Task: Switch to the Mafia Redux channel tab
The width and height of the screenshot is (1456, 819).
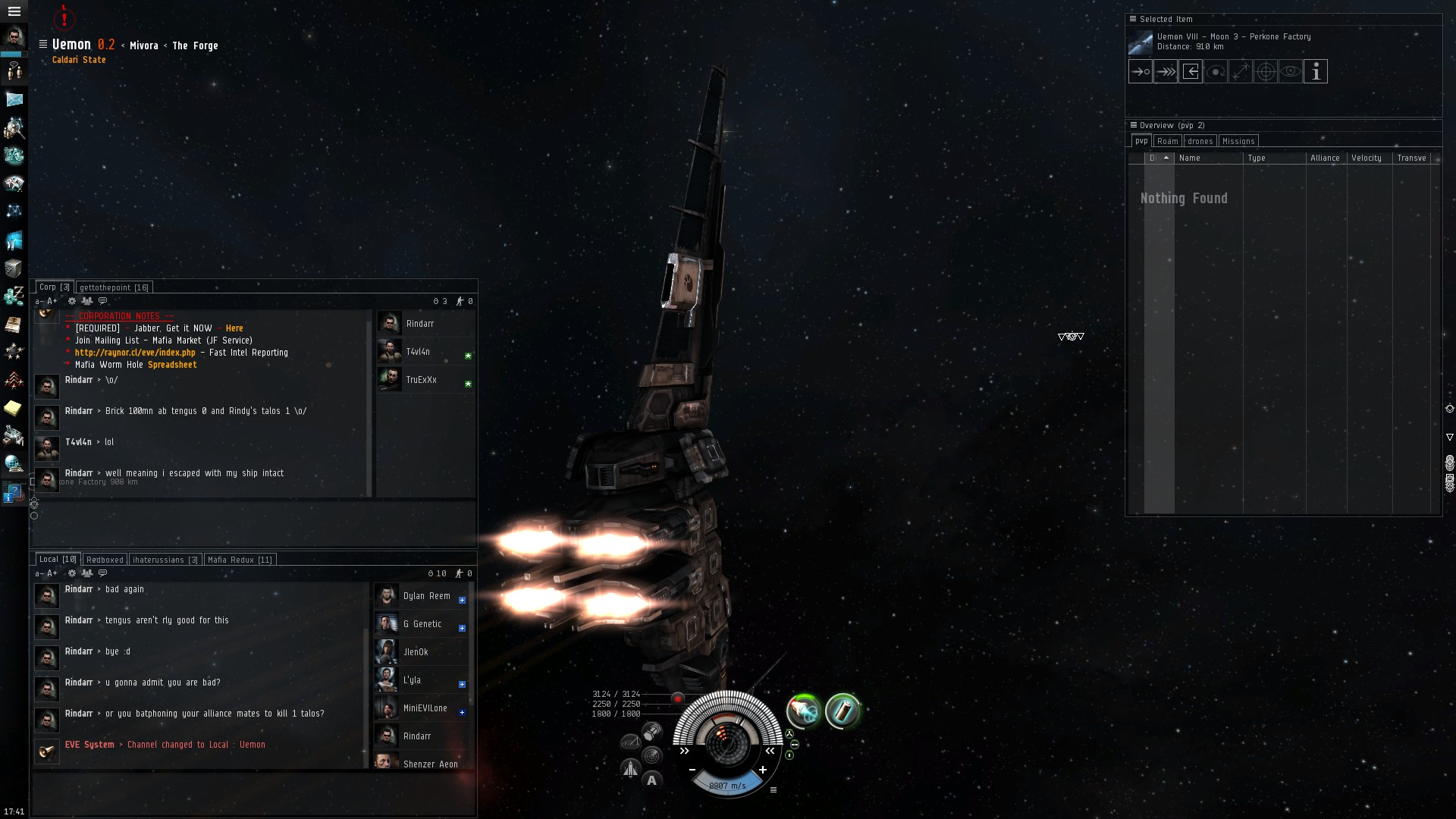Action: tap(240, 560)
